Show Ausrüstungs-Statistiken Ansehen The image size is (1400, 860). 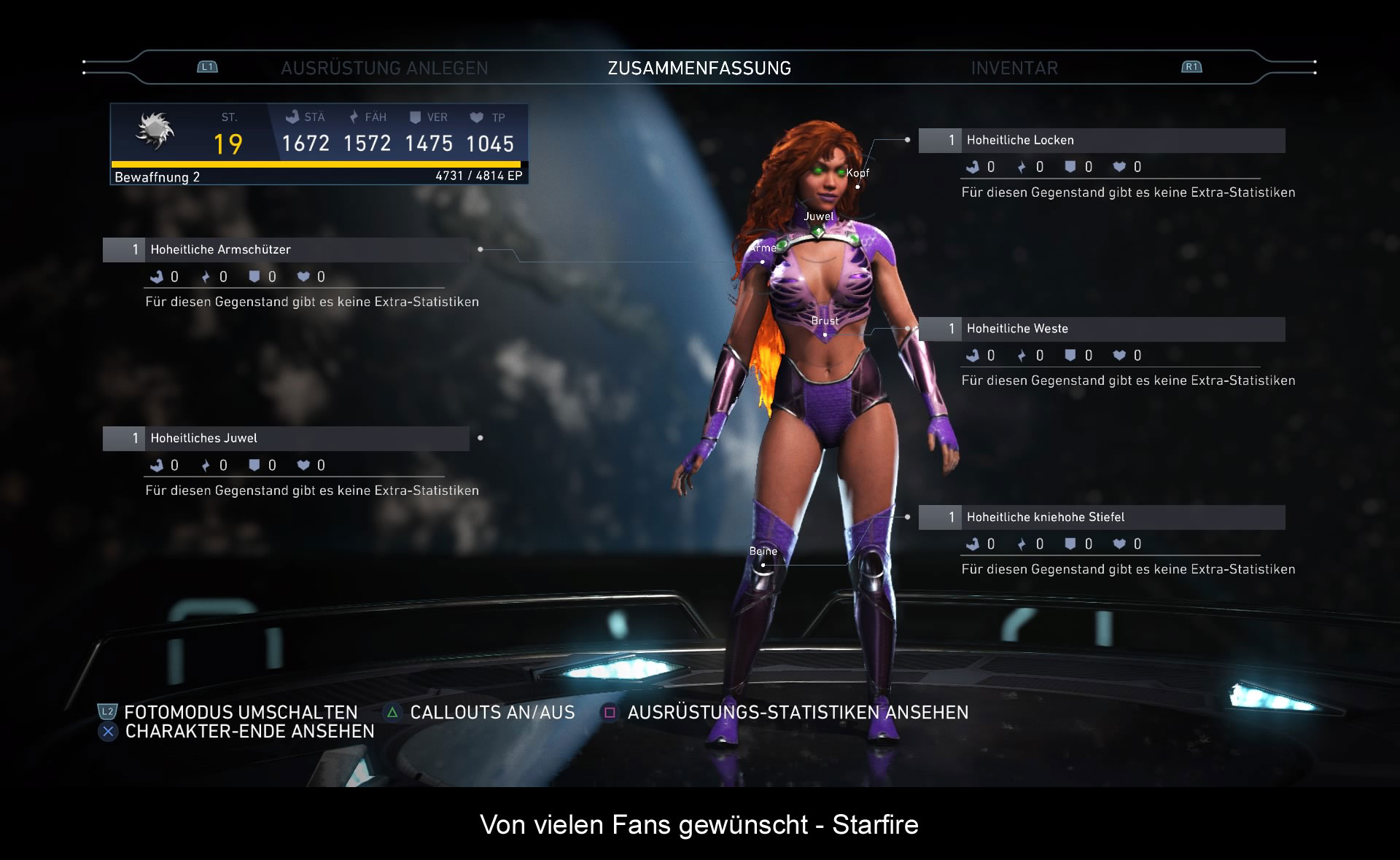[797, 712]
